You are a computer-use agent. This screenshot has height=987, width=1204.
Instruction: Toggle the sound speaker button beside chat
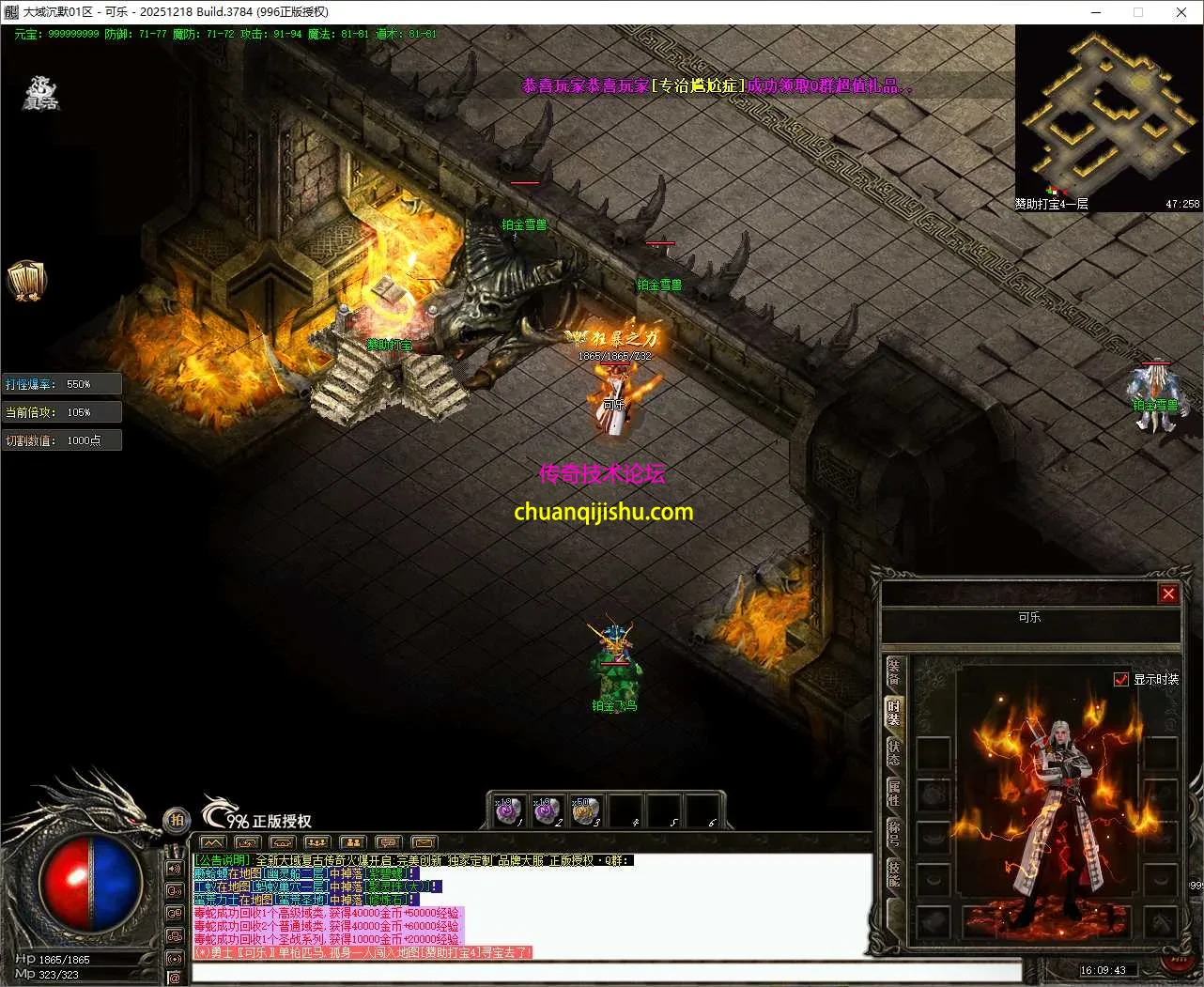175,869
